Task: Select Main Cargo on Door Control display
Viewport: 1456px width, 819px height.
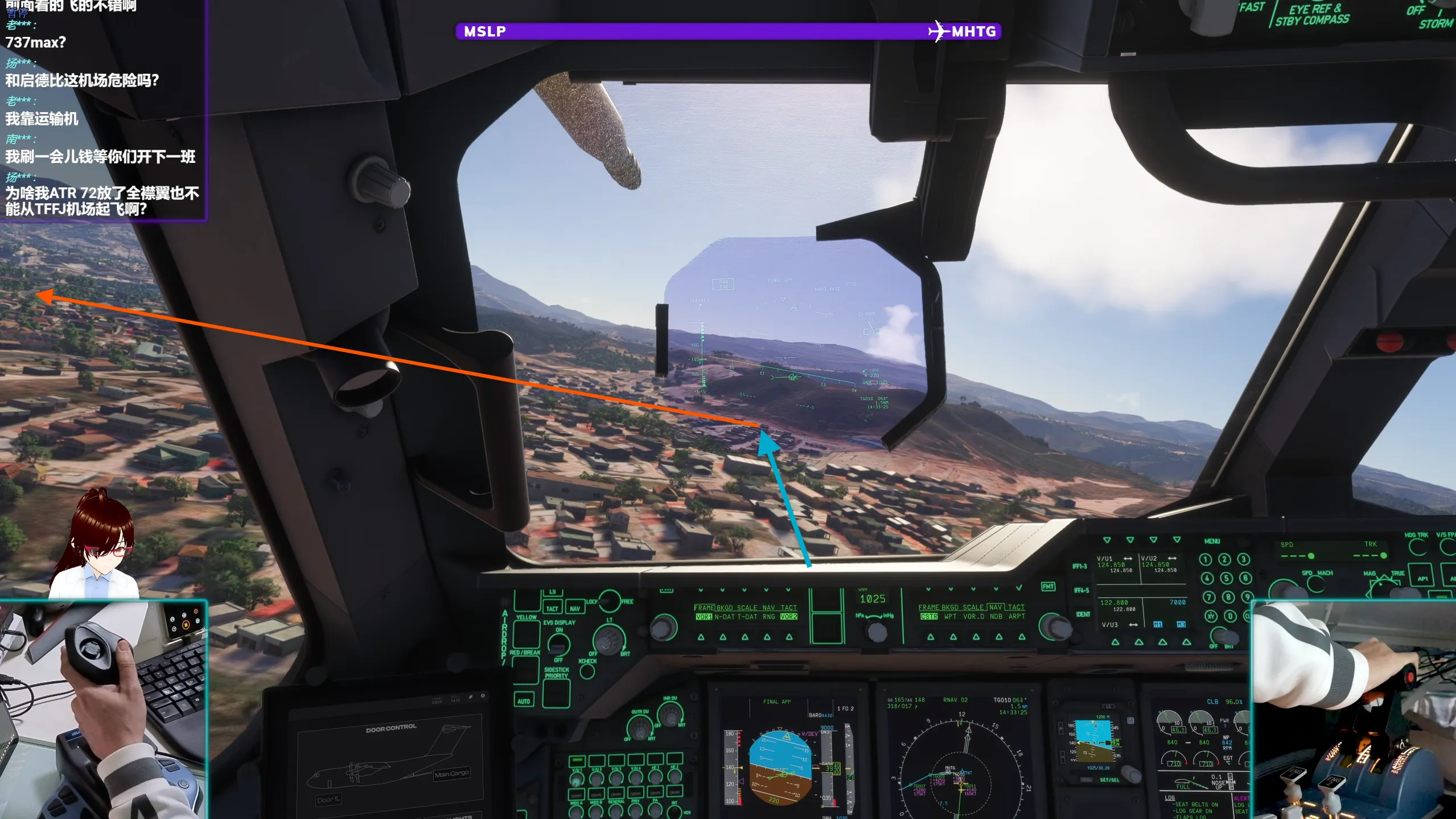Action: 451,773
